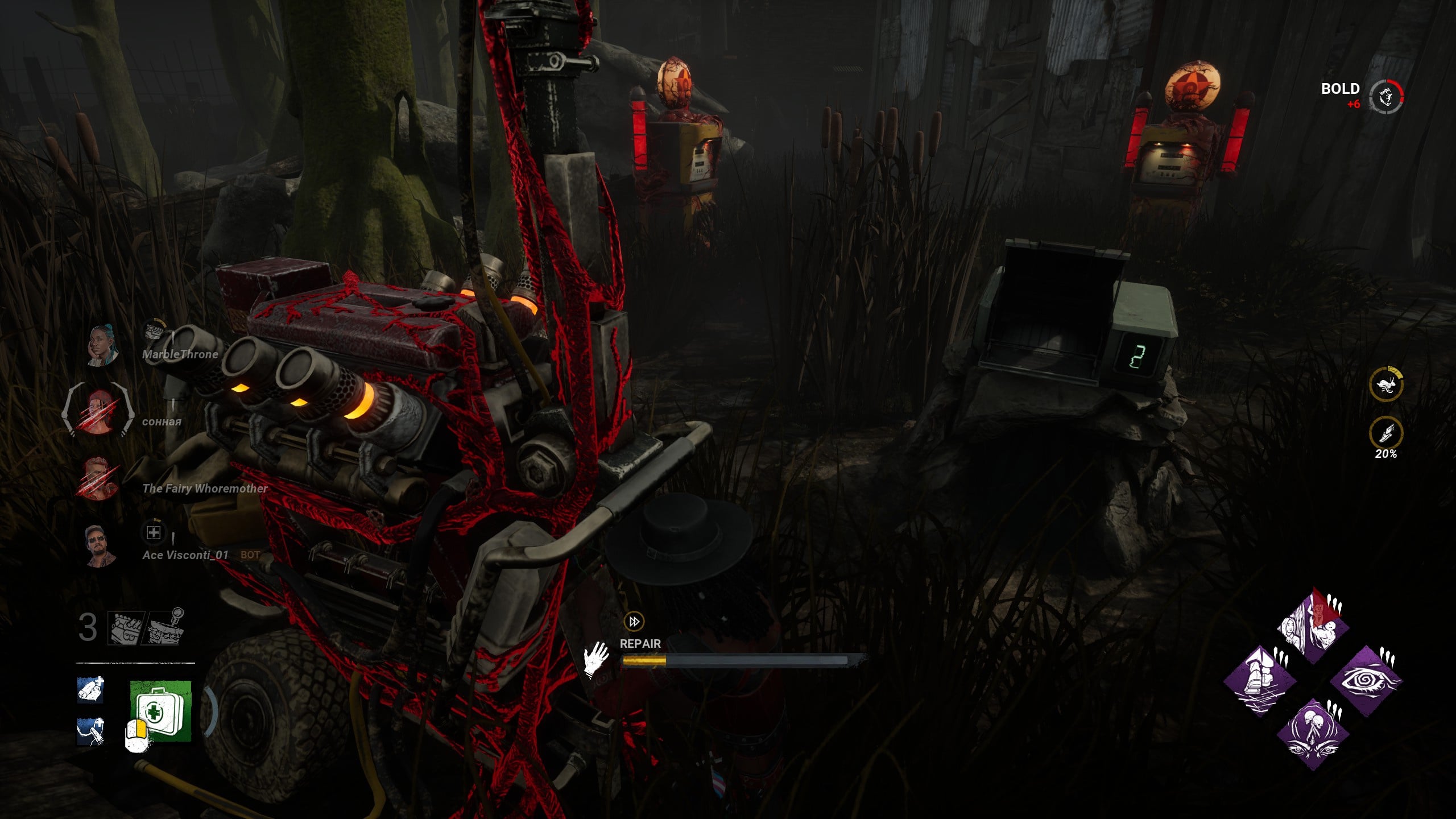Select сонная's injured survivor portrait

click(98, 411)
